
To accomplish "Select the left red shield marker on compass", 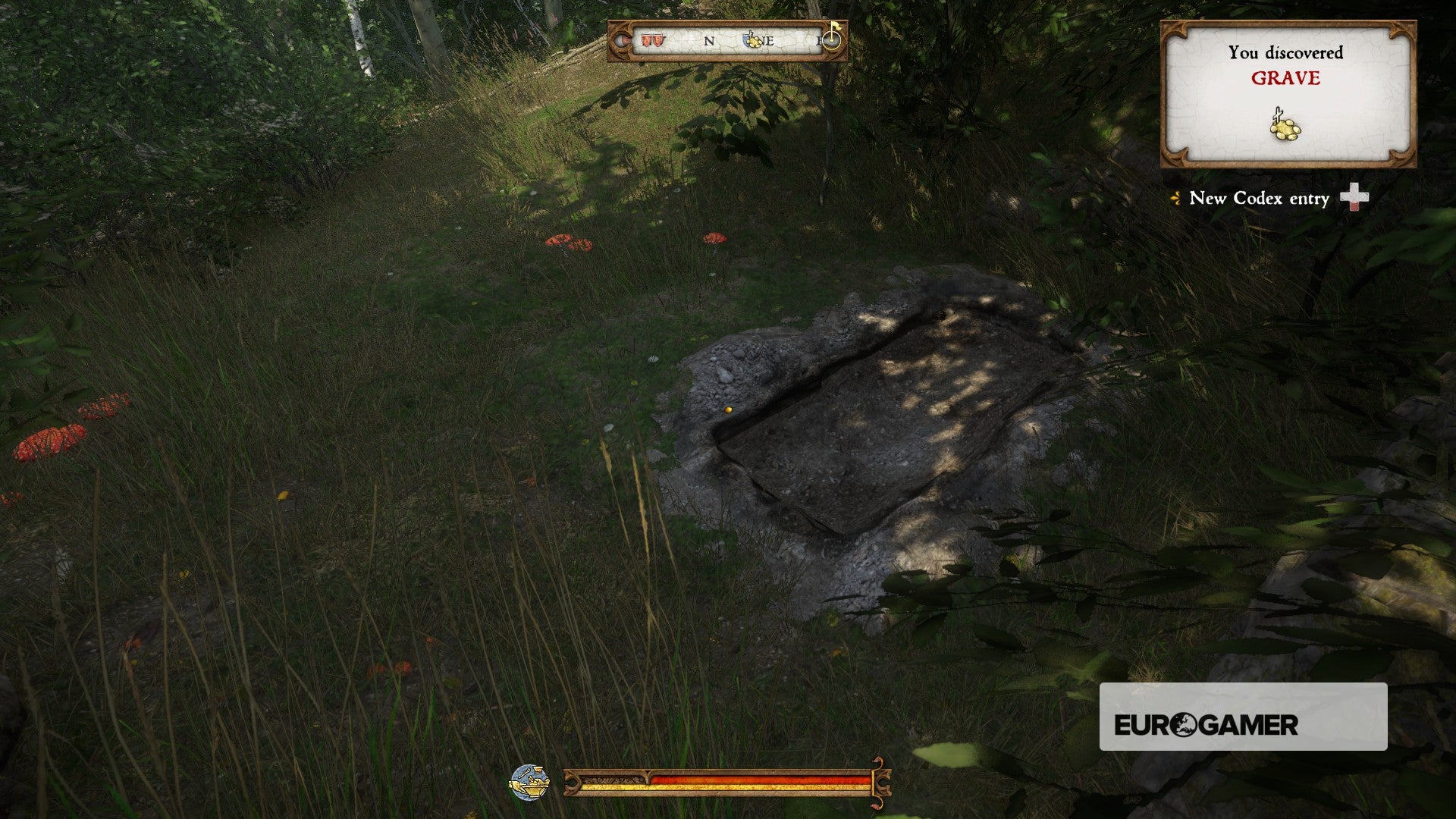I will [x=646, y=41].
